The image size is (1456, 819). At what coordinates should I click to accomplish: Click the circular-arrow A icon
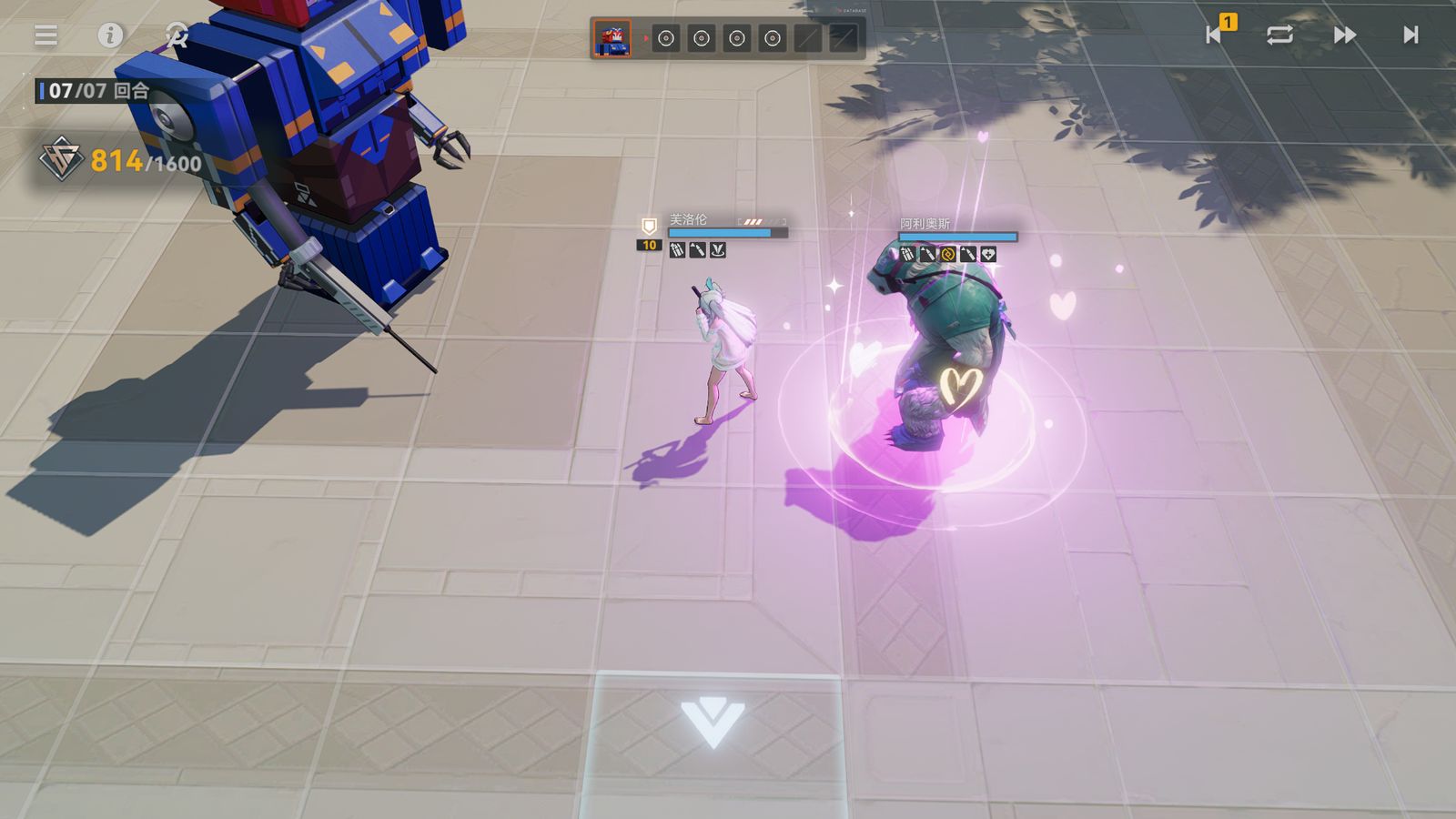(x=177, y=35)
